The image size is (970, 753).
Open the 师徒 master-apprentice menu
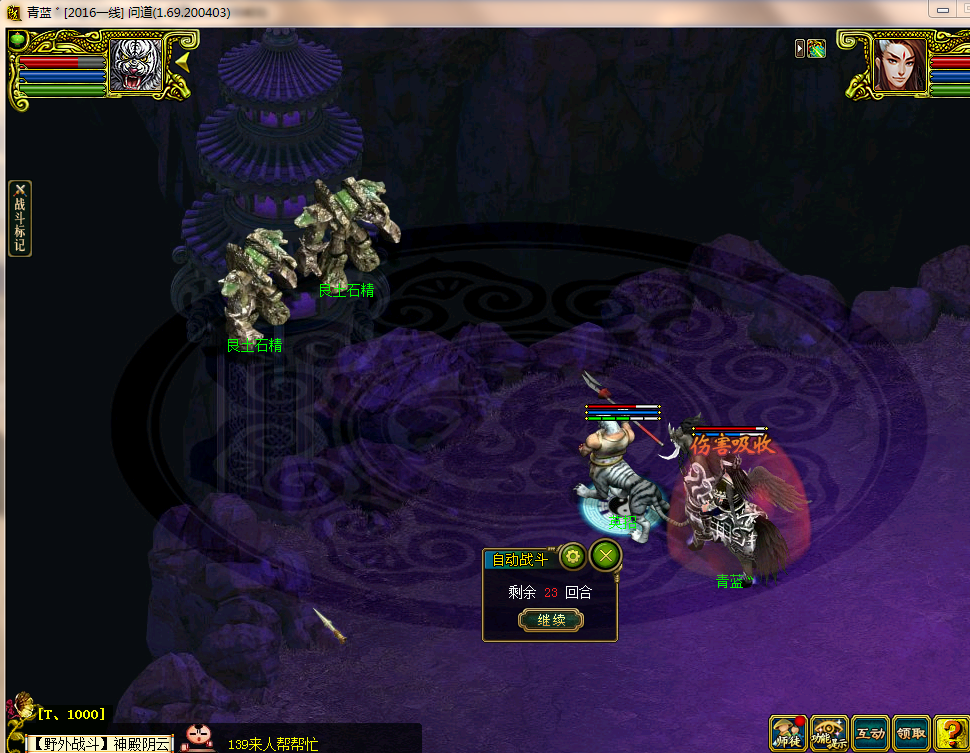[788, 733]
